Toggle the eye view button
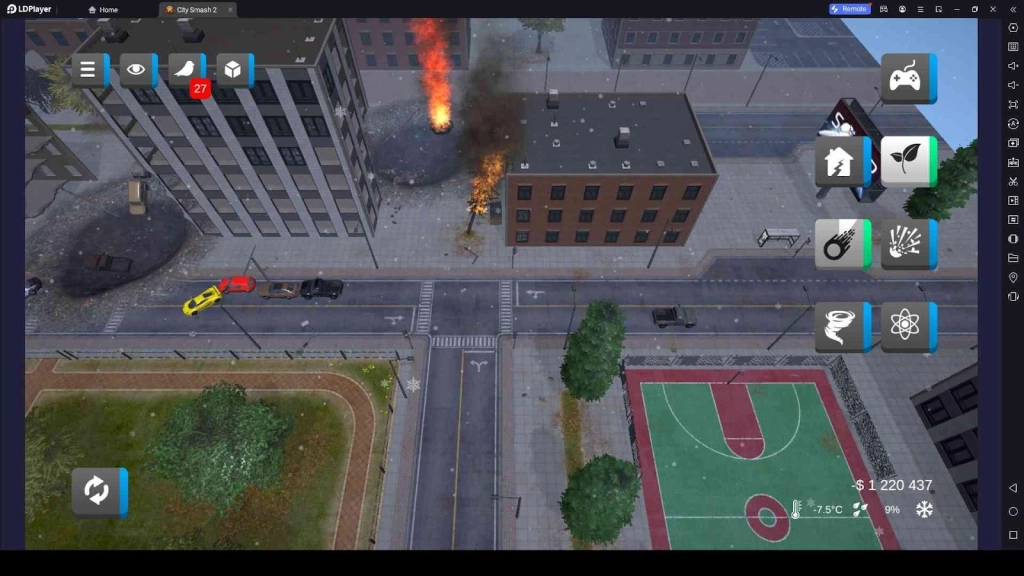 136,70
